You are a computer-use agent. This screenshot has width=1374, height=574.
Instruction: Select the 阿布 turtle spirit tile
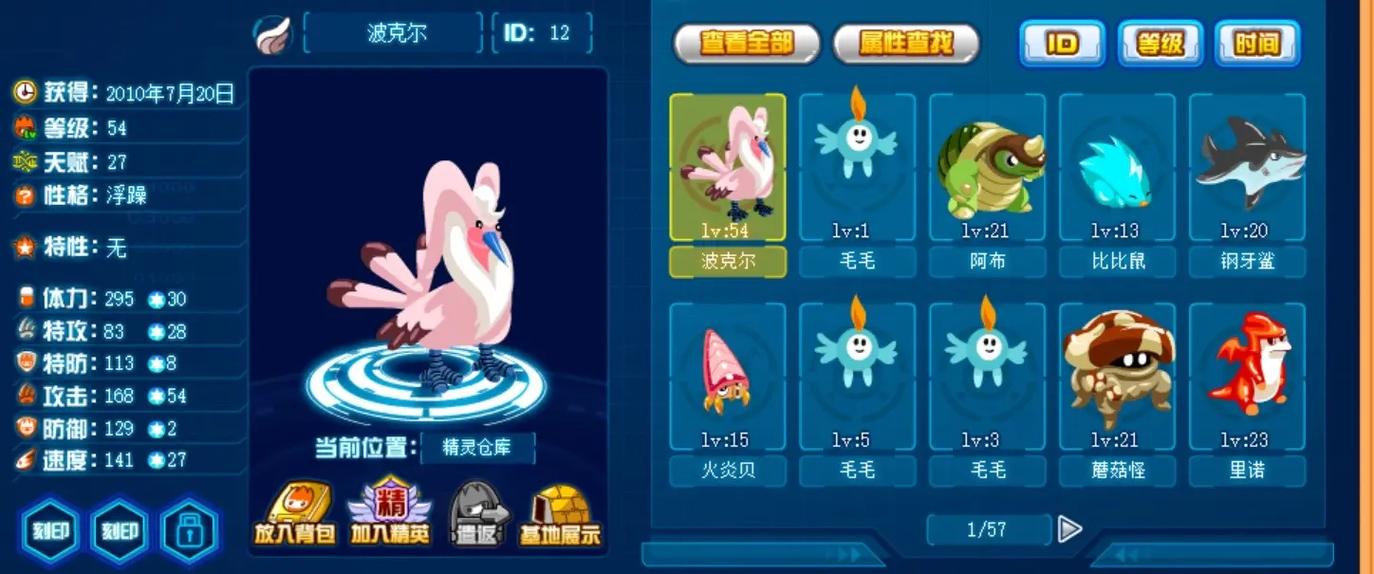pyautogui.click(x=987, y=168)
